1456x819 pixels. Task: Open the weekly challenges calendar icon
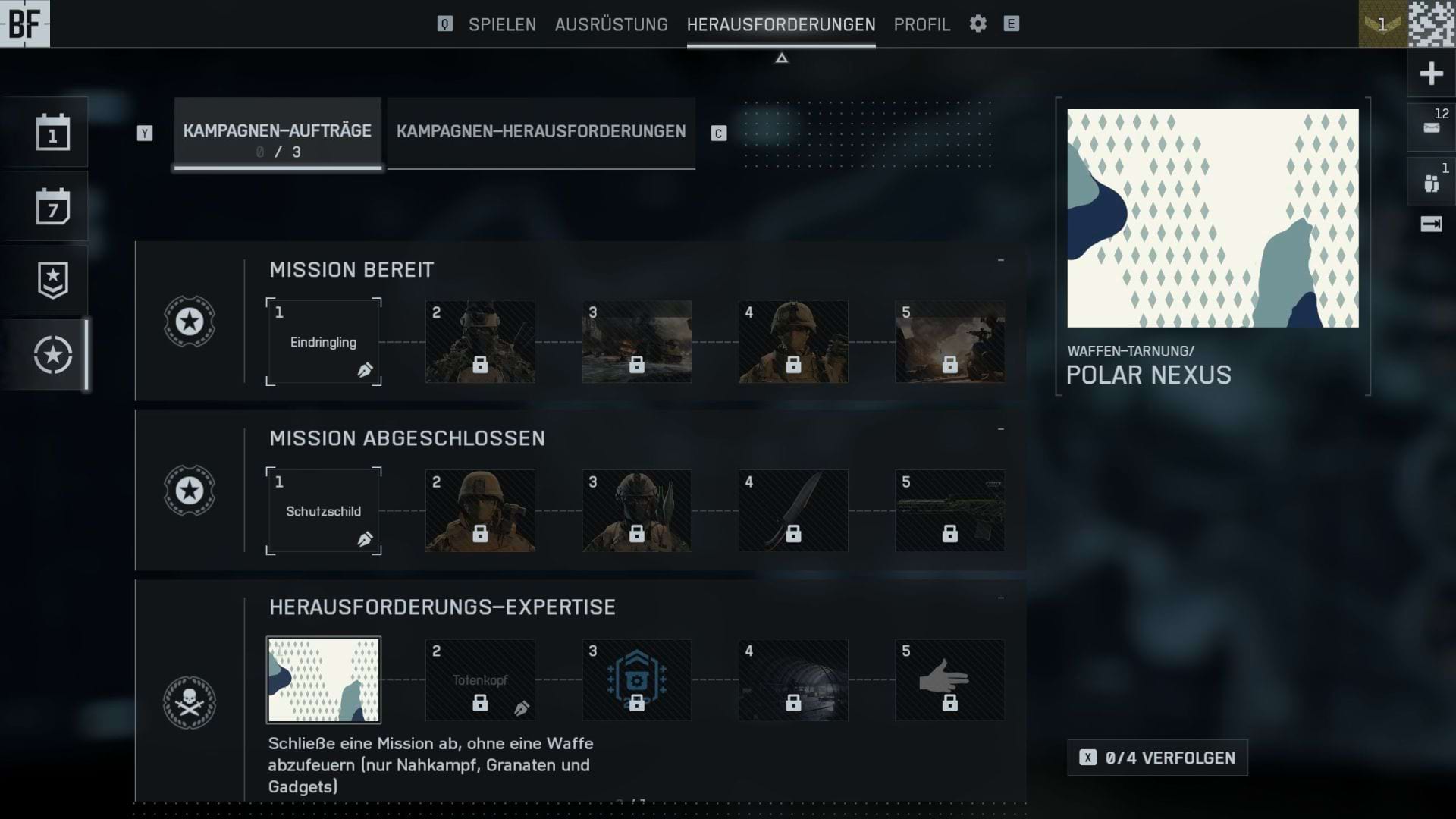point(53,206)
